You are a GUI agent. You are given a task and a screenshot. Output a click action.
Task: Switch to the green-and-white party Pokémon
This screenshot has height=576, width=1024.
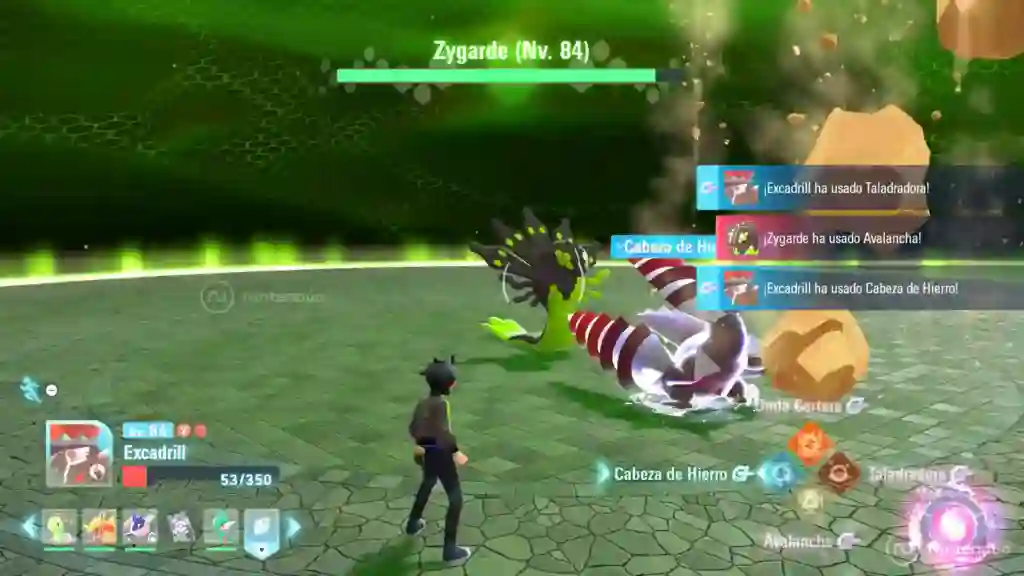tap(221, 527)
